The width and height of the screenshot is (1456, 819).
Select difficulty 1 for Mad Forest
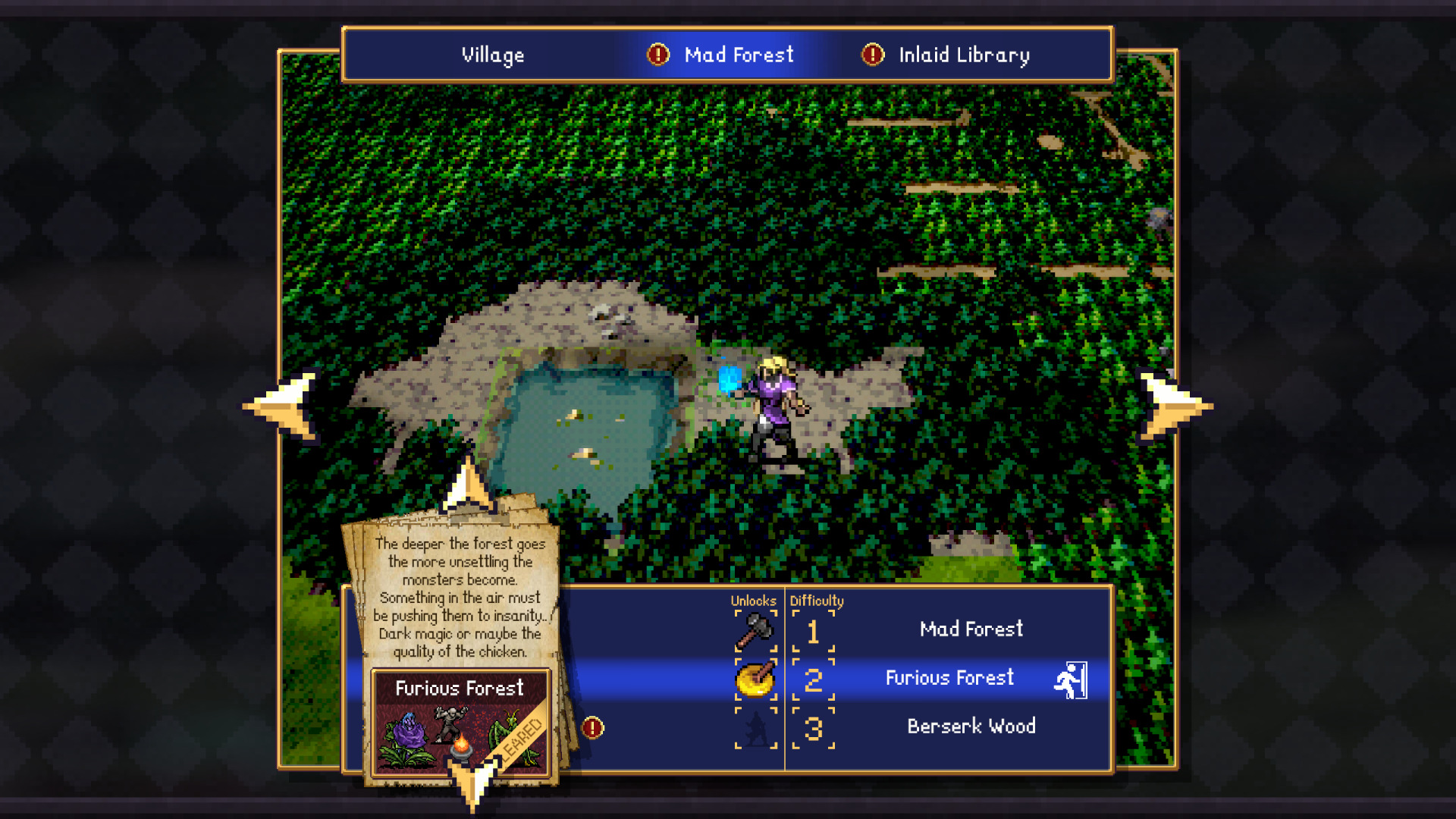tap(814, 631)
